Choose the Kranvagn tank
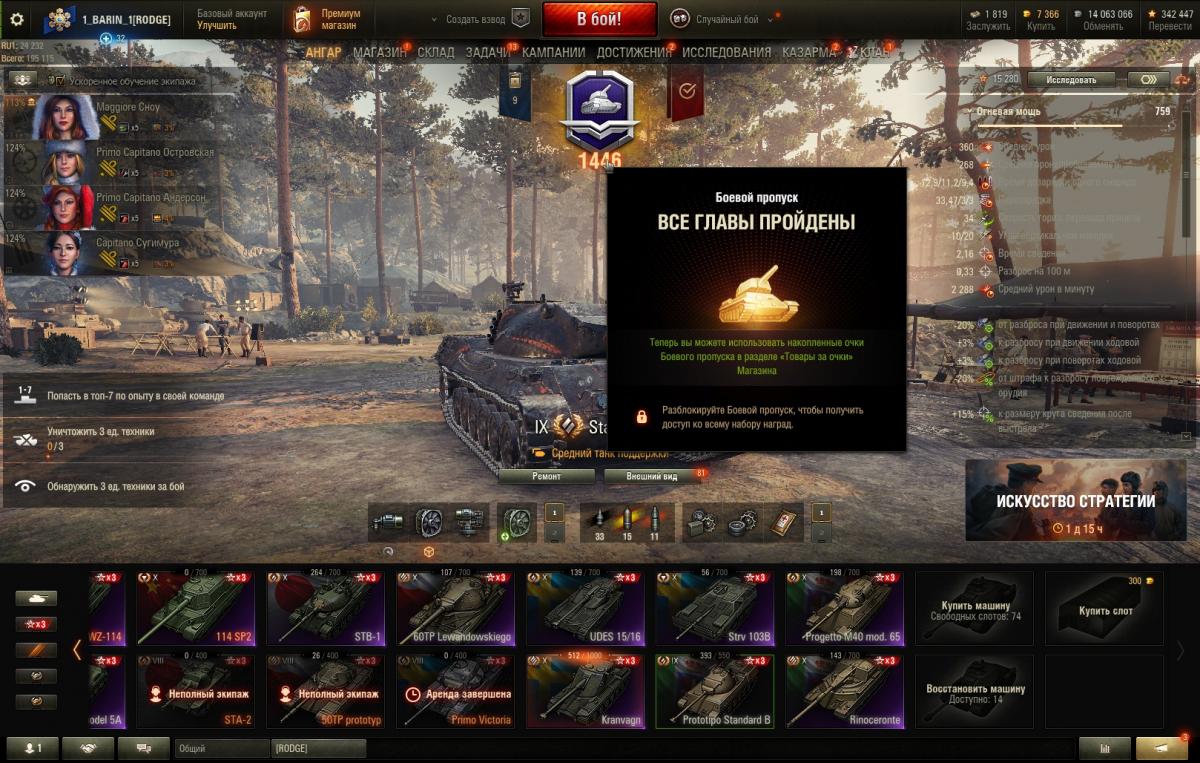 click(585, 691)
